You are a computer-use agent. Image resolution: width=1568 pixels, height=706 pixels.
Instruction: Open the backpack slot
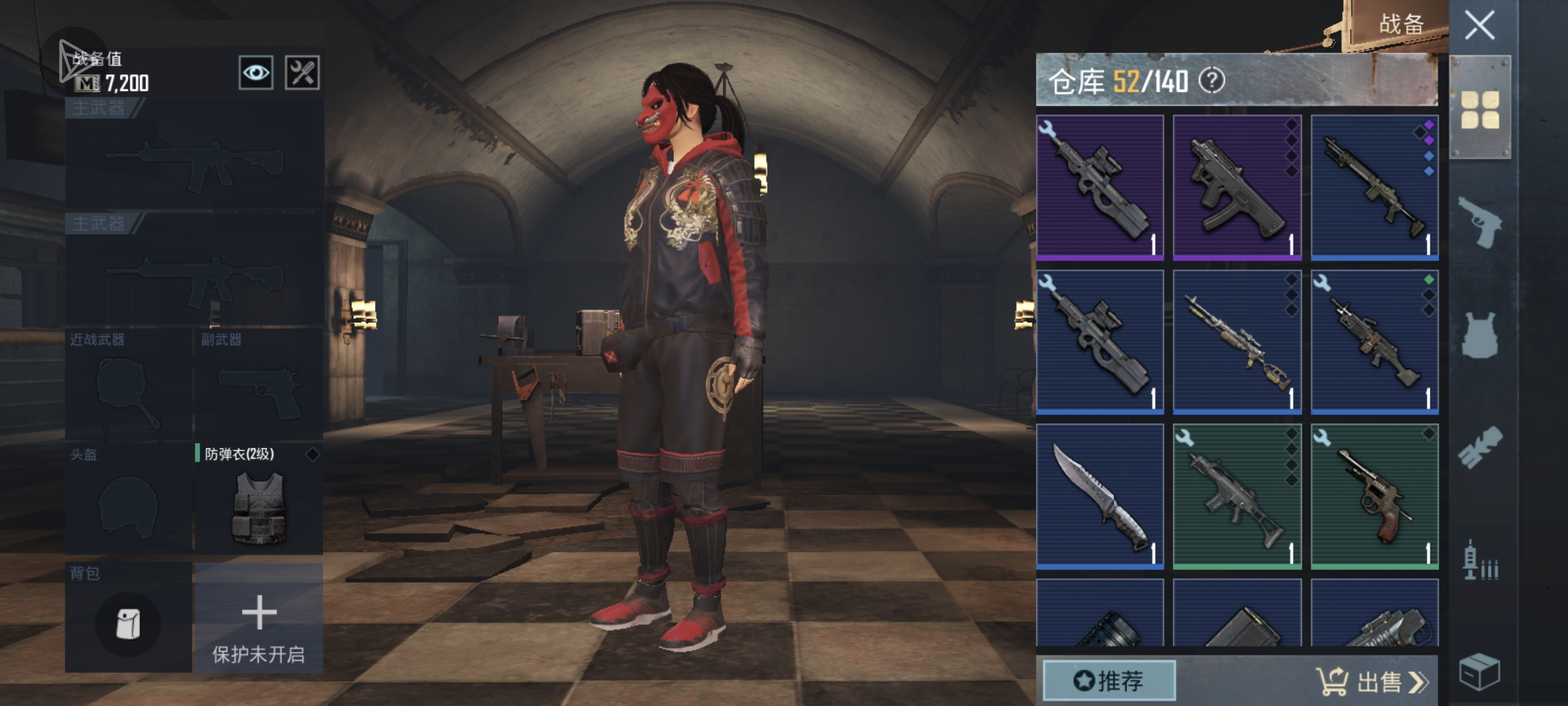(x=128, y=621)
